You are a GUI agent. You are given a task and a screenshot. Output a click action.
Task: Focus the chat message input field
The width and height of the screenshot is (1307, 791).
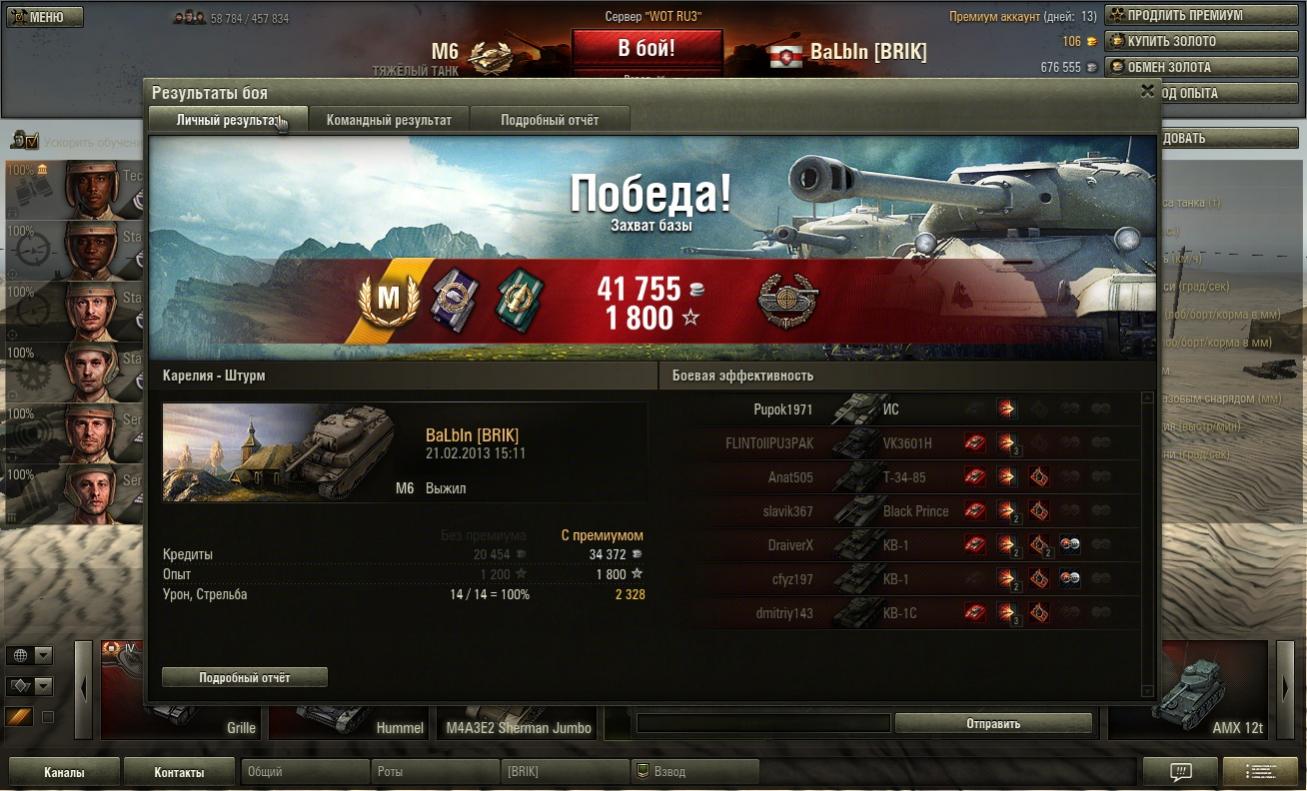click(x=762, y=723)
